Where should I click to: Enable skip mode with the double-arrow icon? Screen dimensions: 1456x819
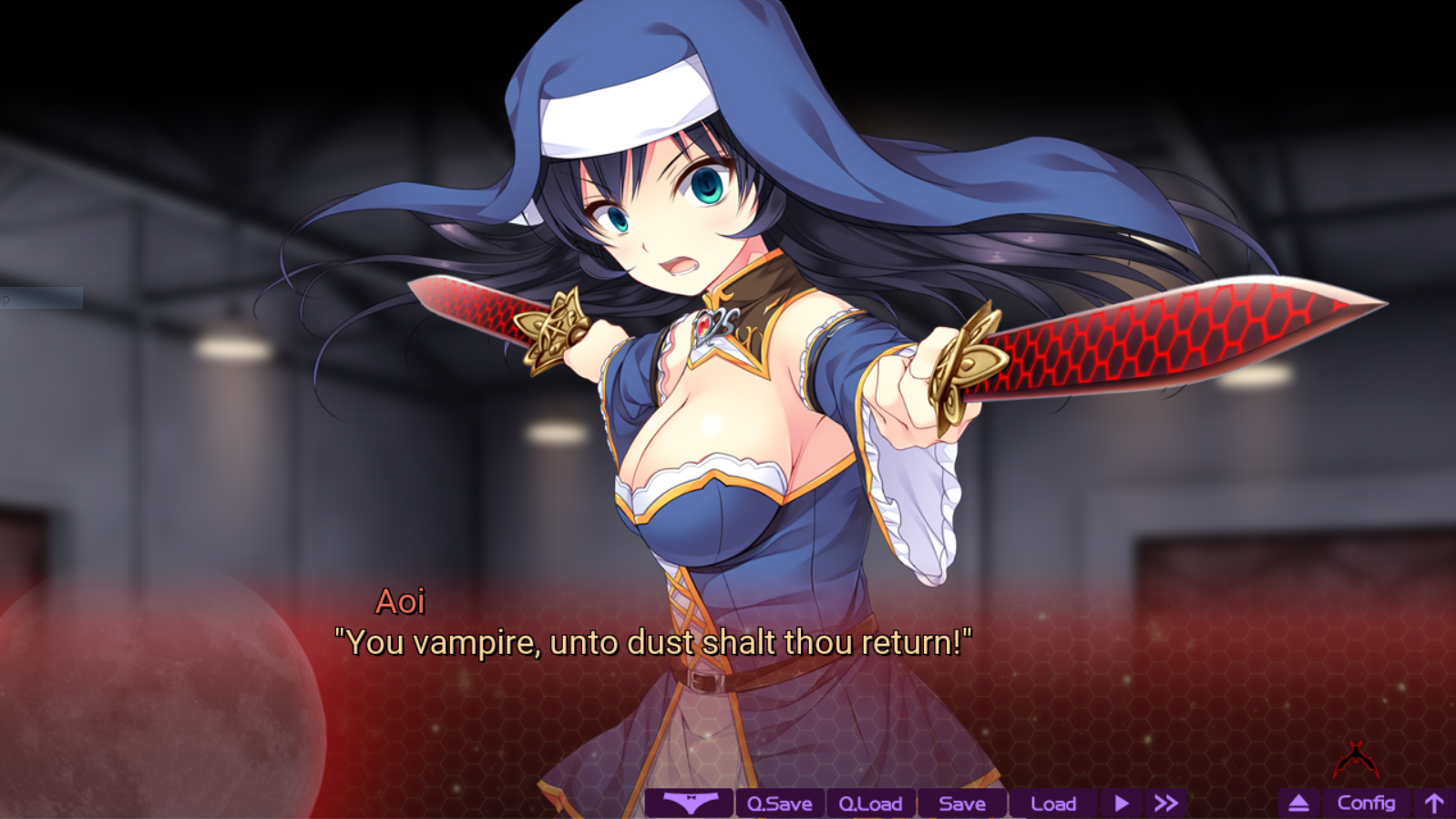tap(1165, 803)
